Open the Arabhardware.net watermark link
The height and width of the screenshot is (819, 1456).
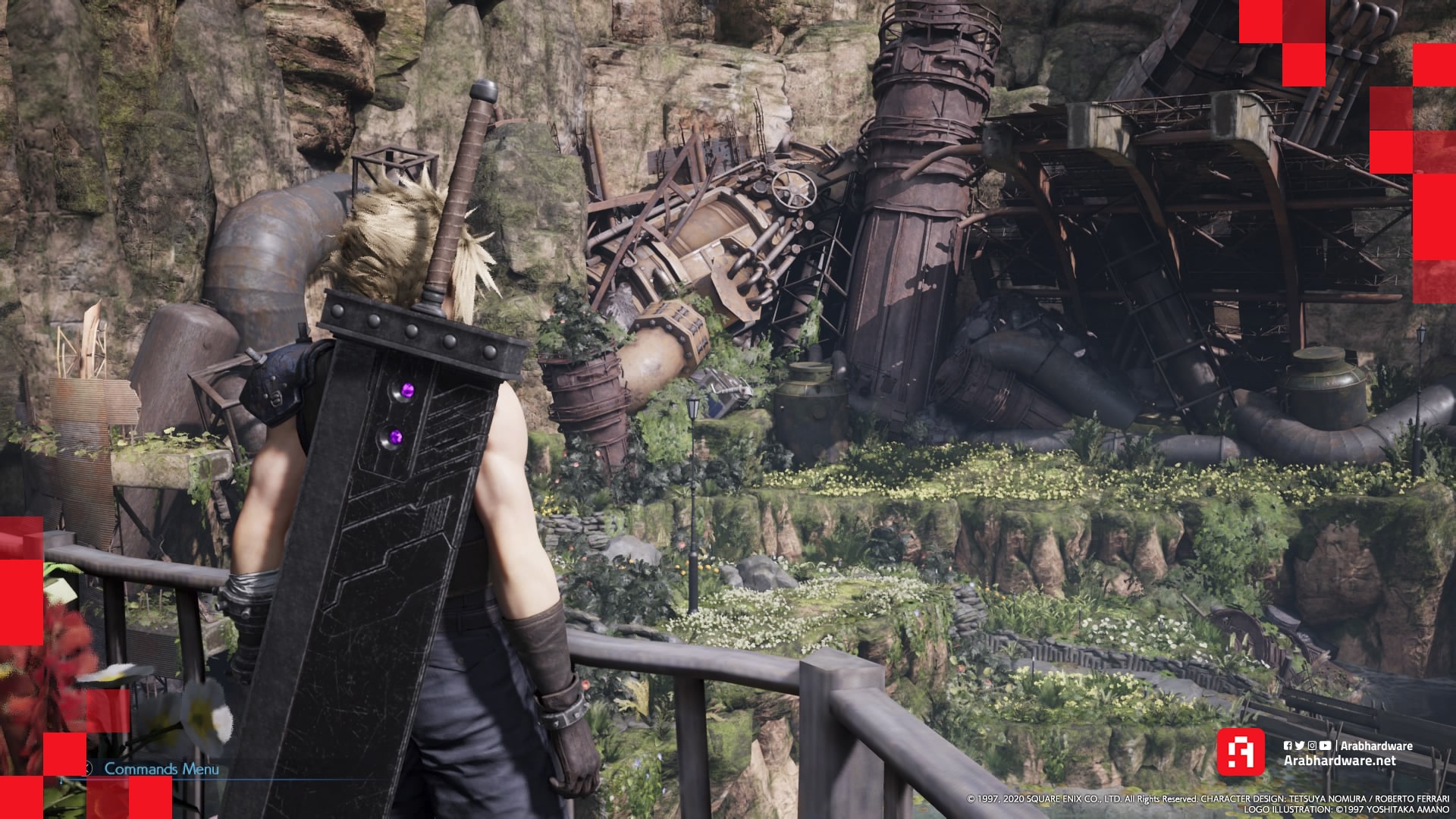pos(1339,761)
